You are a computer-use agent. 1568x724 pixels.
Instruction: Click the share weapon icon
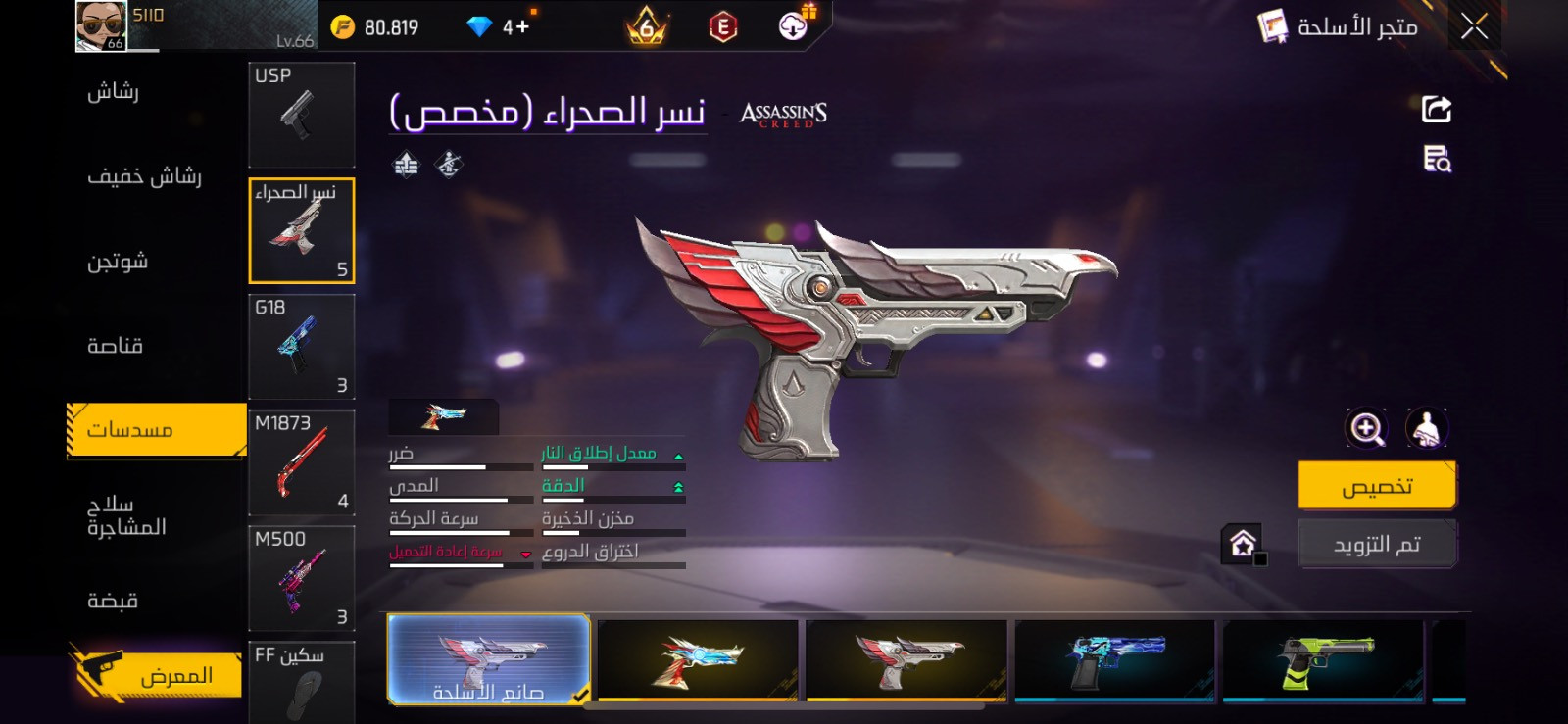coord(1435,109)
